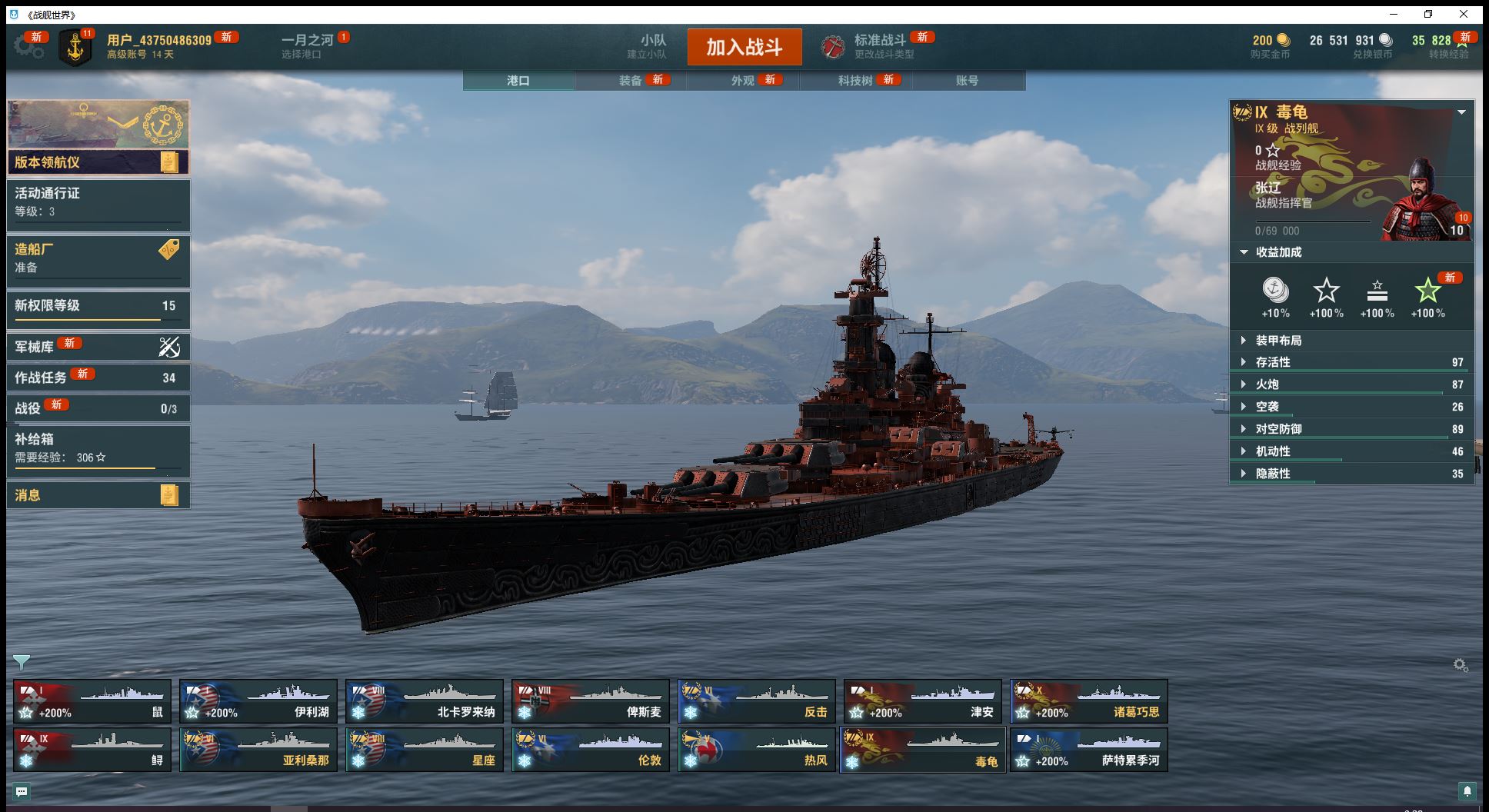Open the 战役 campaigns entry
The height and width of the screenshot is (812, 1489).
tap(98, 408)
